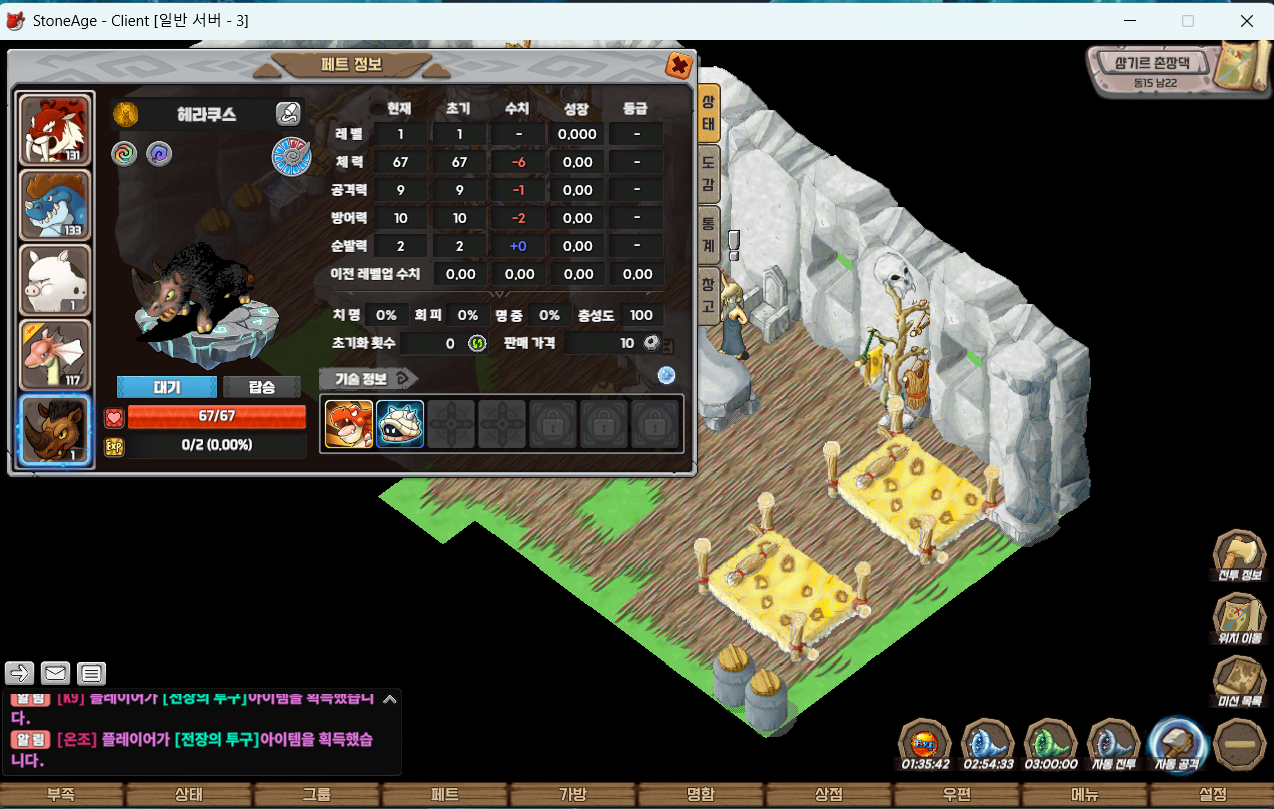Screen dimensions: 1274x809
Task: Open the 가방 (bag) menu
Action: point(572,795)
